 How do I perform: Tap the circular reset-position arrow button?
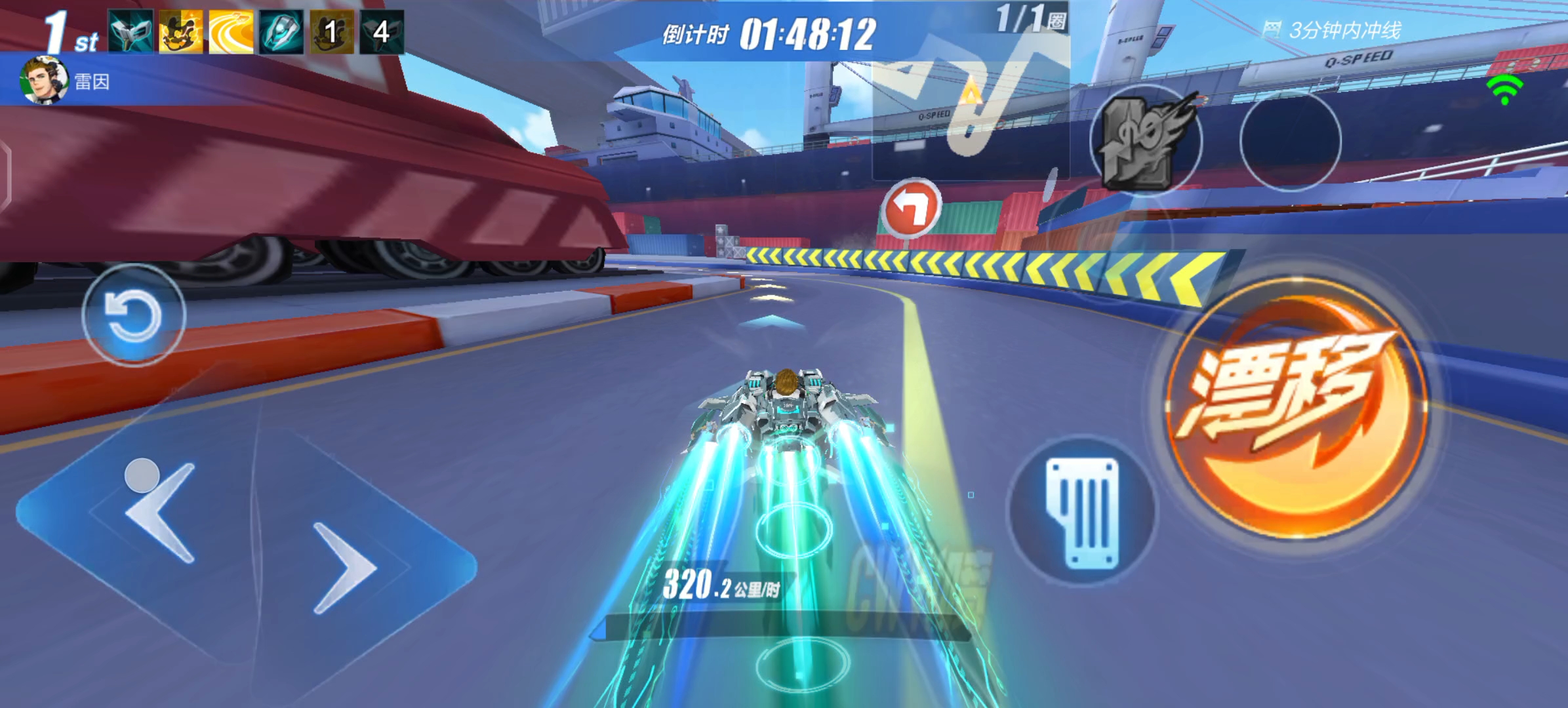pyautogui.click(x=134, y=315)
